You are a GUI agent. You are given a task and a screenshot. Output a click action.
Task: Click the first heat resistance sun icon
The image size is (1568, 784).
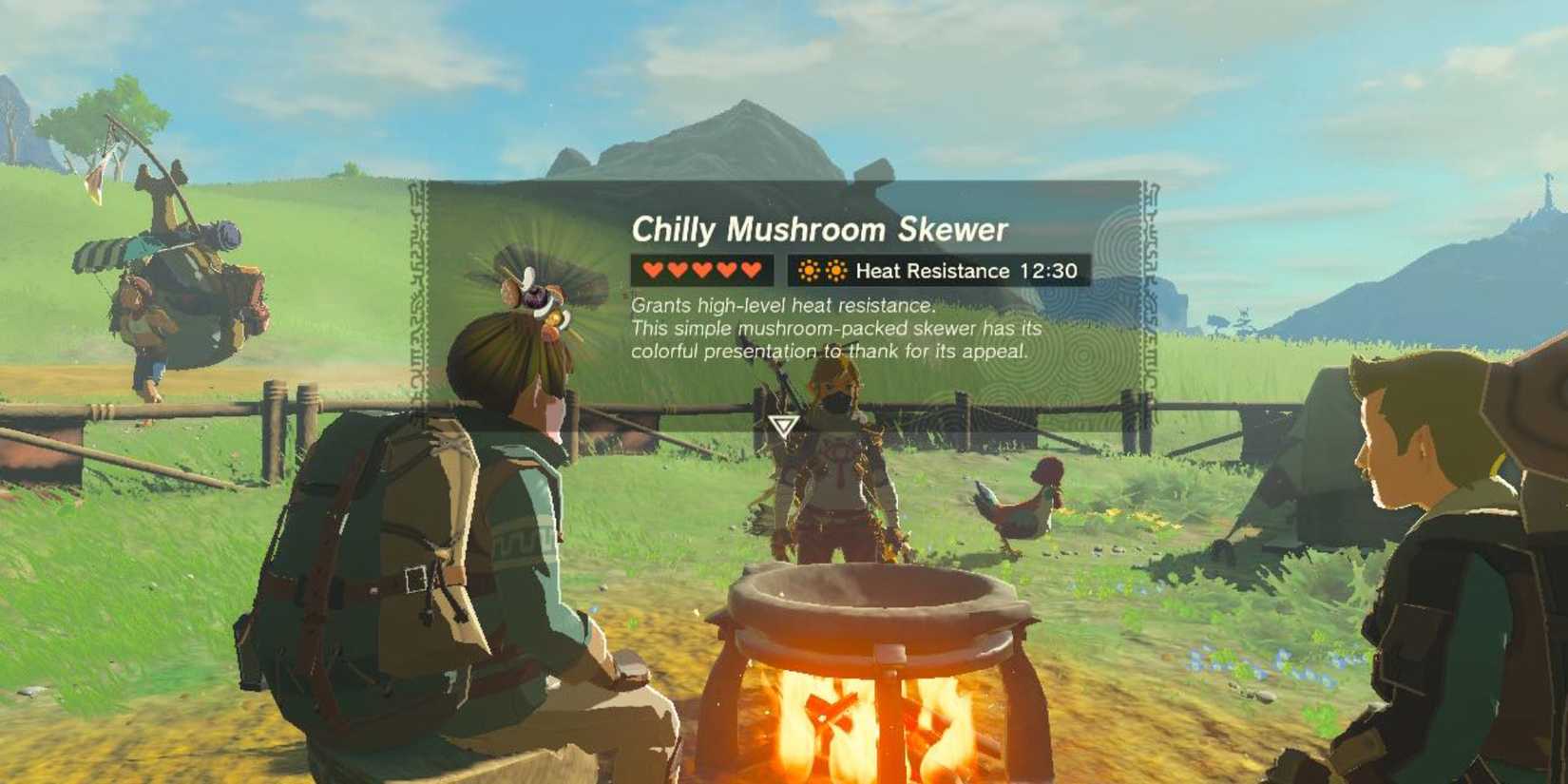coord(809,270)
